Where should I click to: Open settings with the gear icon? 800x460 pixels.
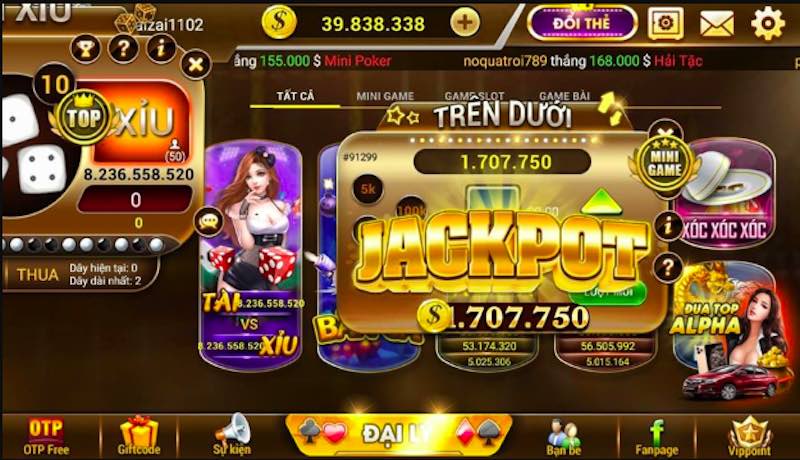click(x=767, y=22)
